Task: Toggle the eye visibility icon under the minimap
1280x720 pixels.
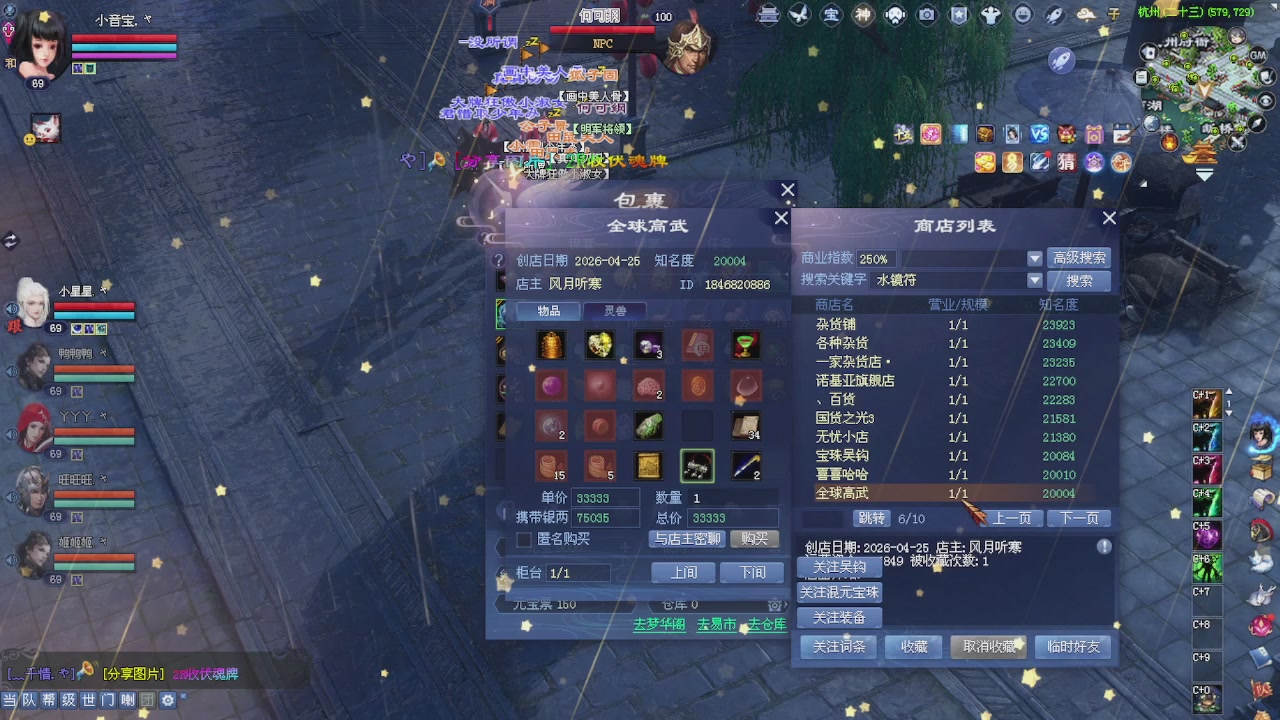Action: coord(1265,100)
